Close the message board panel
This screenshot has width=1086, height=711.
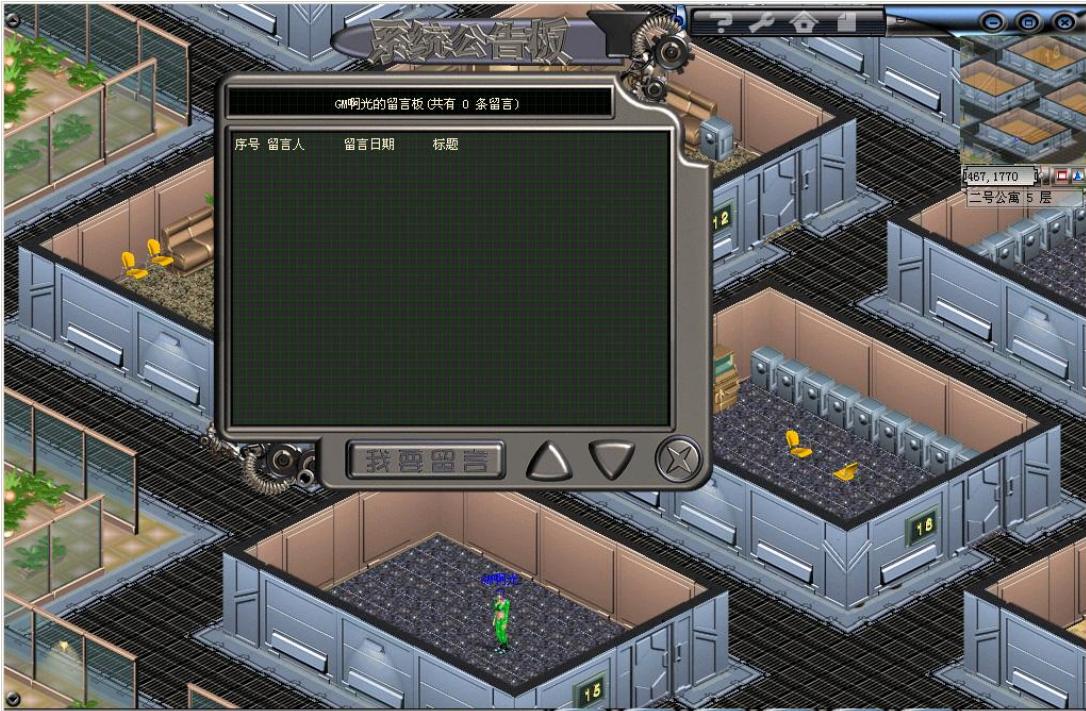678,460
